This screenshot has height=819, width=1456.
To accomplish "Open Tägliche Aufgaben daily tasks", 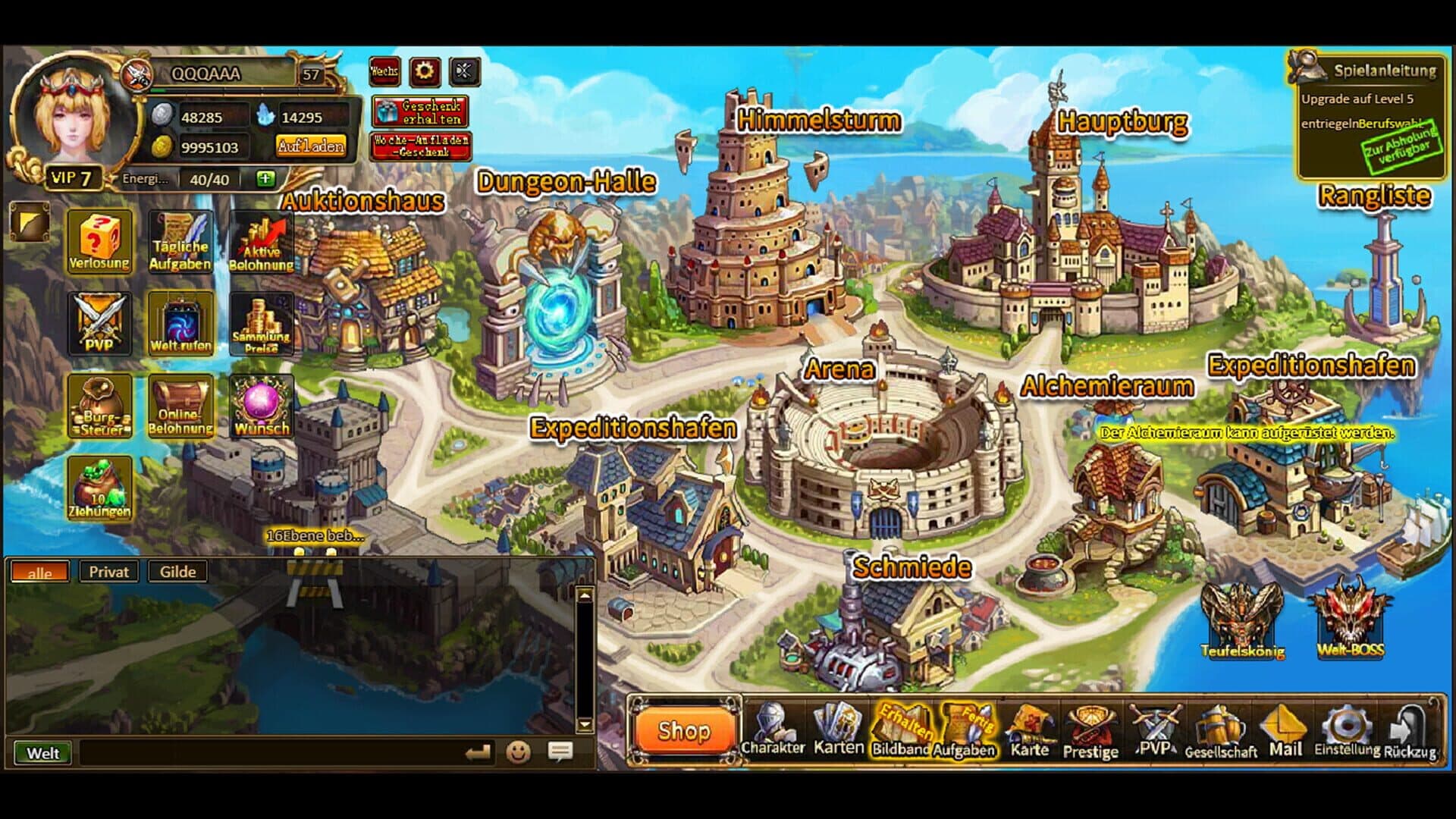I will [x=180, y=241].
